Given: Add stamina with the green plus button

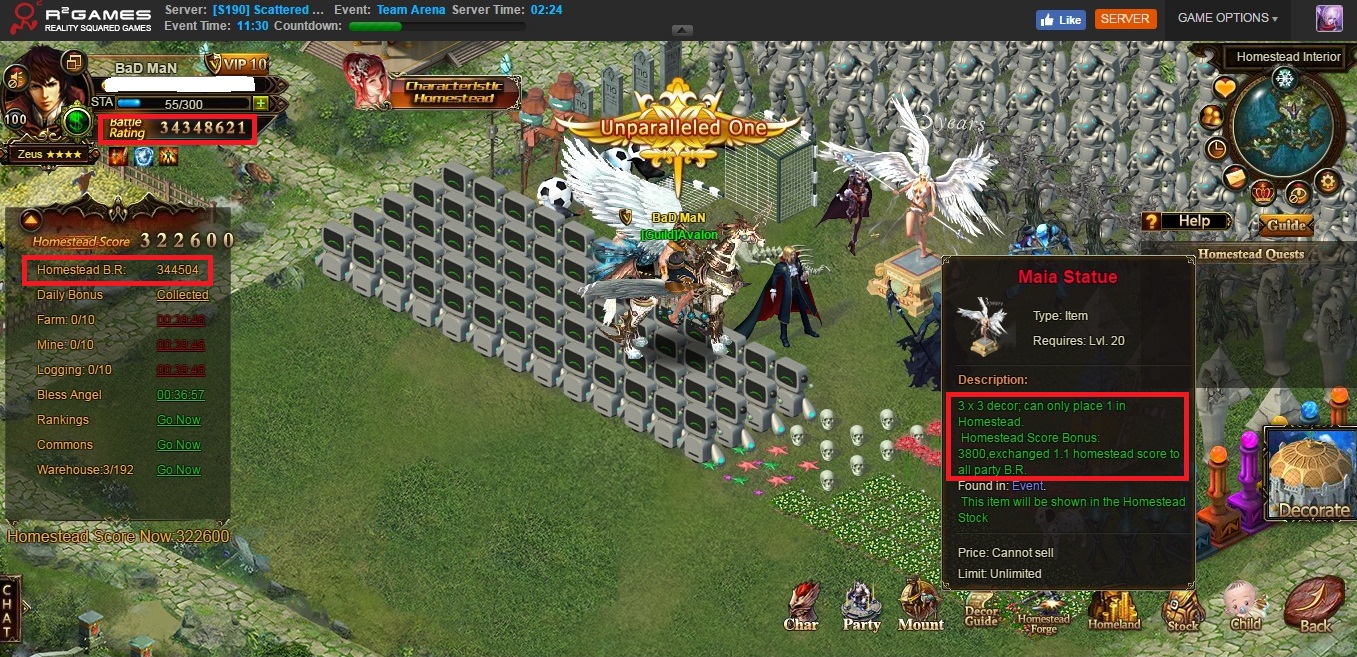Looking at the screenshot, I should pos(260,103).
